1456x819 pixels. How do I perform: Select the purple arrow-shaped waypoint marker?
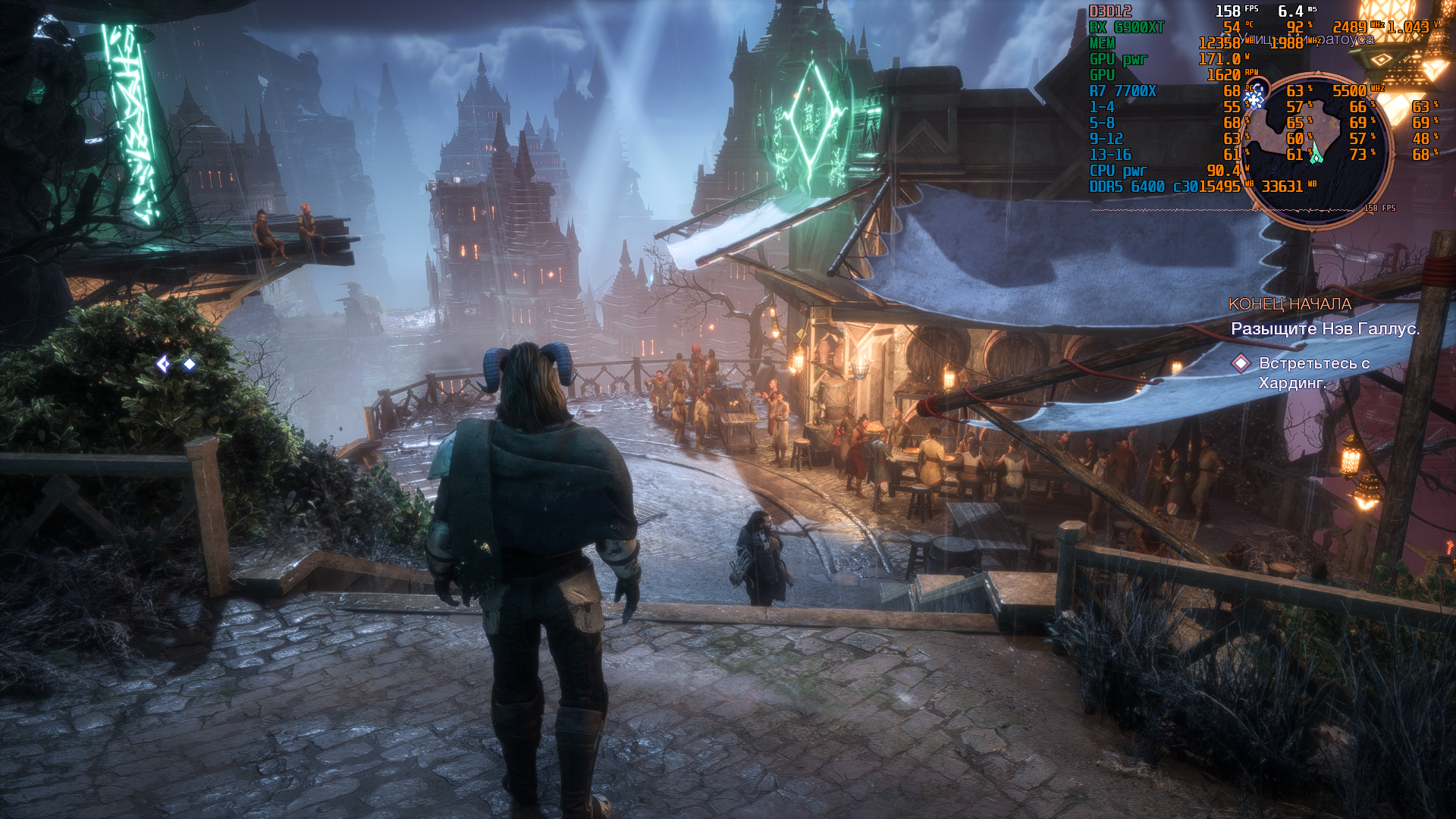[x=163, y=365]
